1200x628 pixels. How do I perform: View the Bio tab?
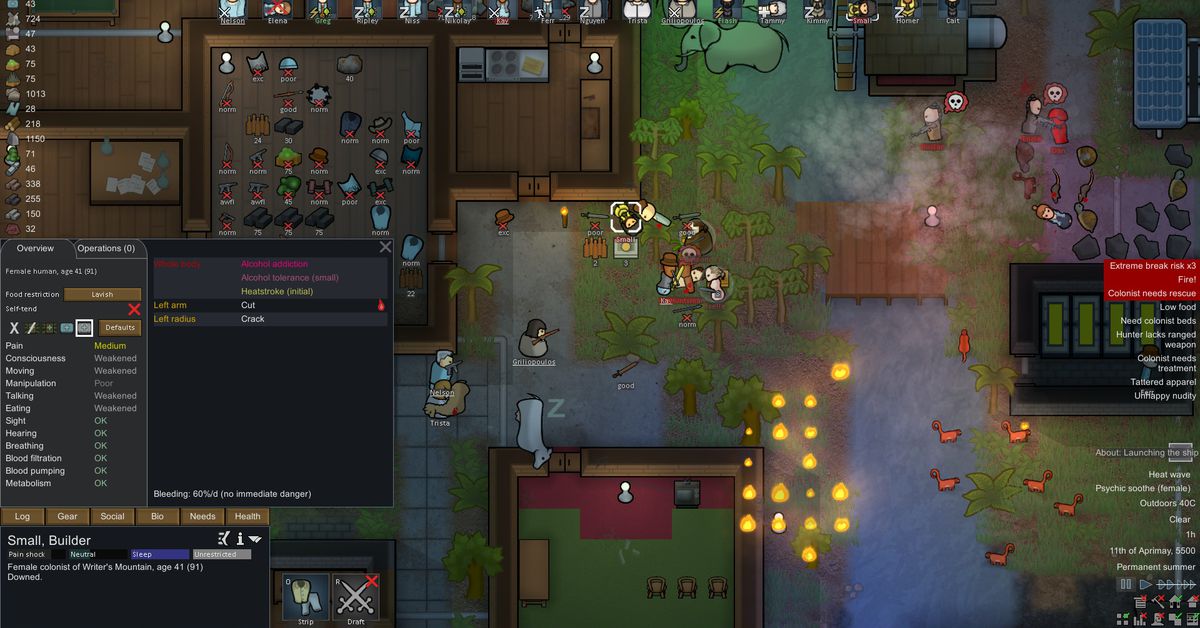tap(157, 516)
